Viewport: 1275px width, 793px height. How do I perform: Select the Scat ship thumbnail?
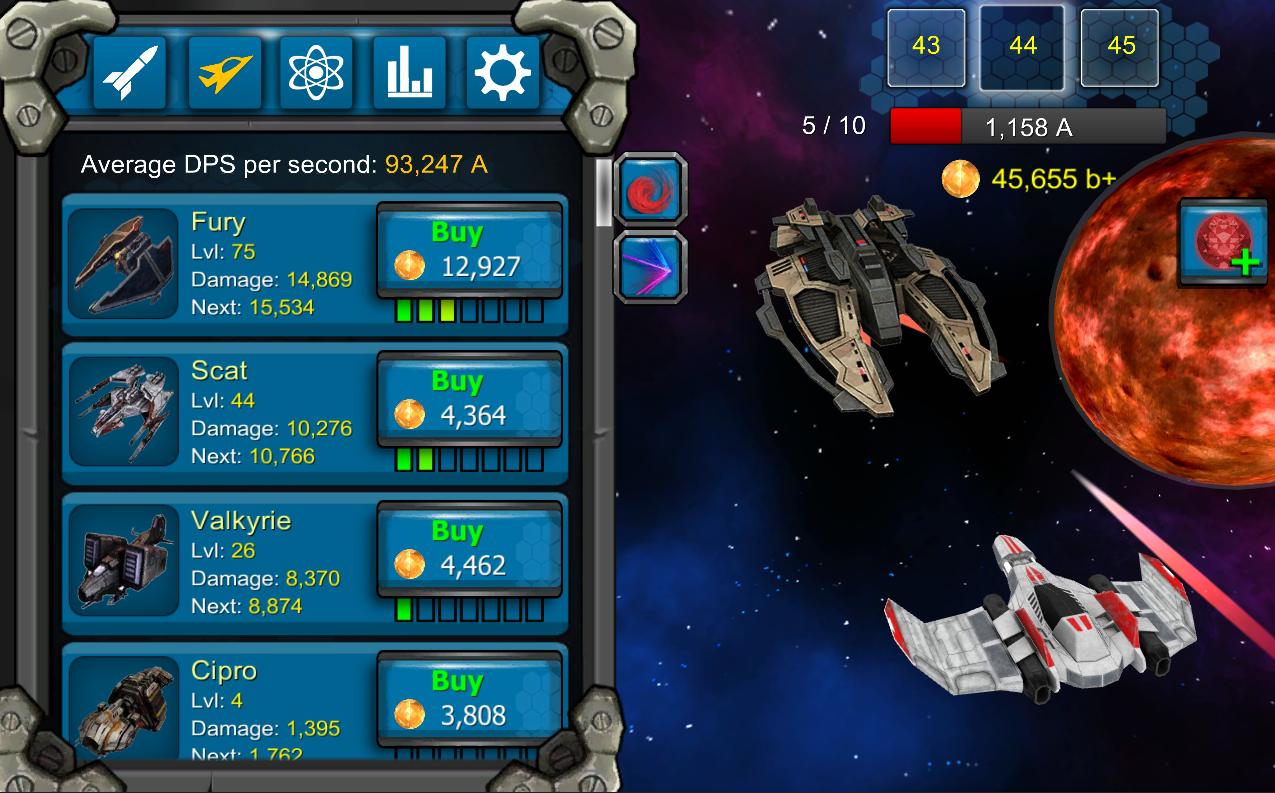[x=124, y=412]
